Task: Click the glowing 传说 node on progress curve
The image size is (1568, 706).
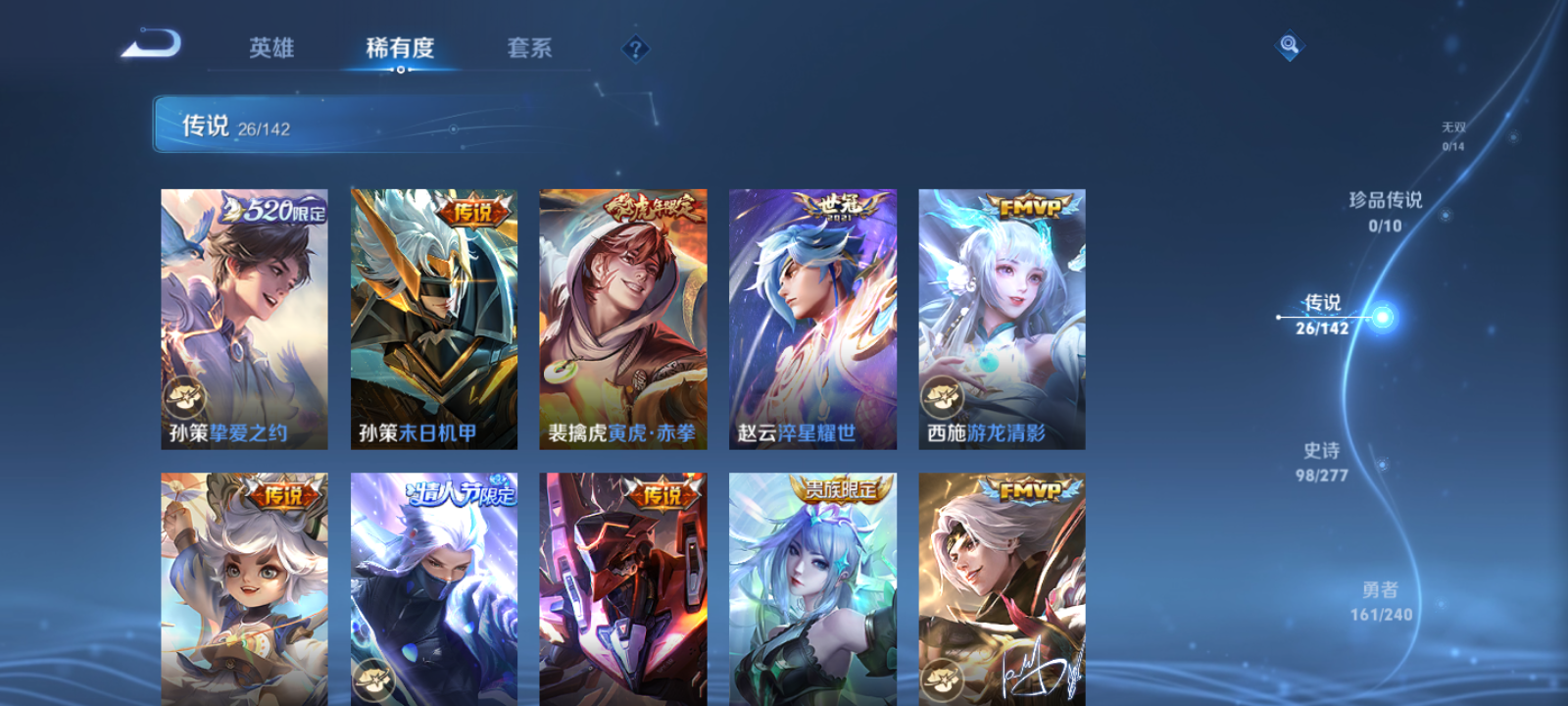Action: [1382, 316]
